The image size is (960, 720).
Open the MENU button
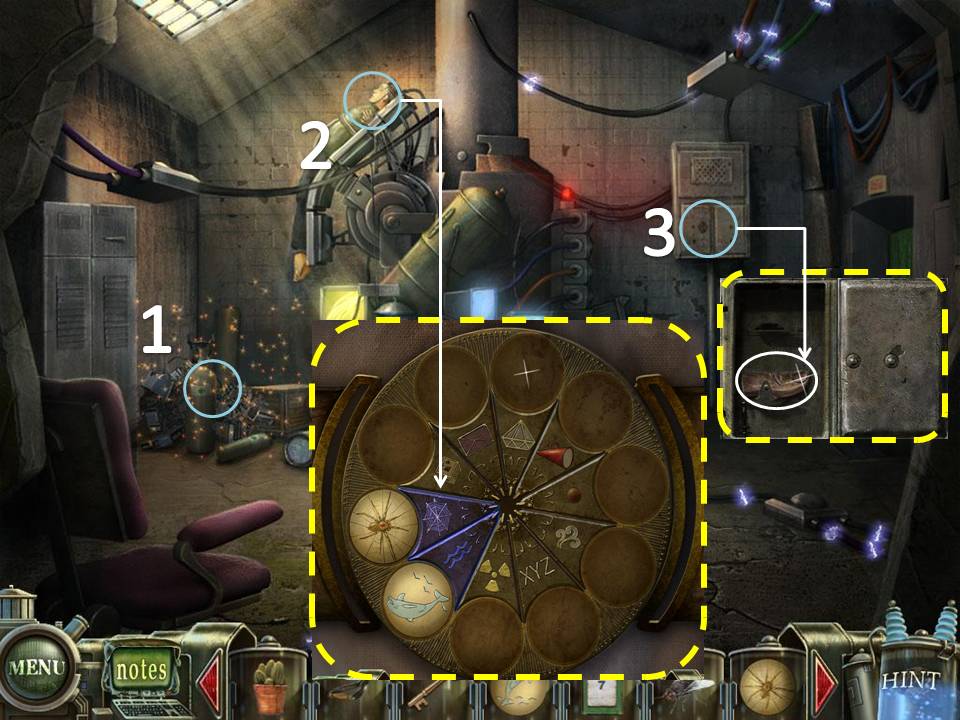click(x=36, y=668)
